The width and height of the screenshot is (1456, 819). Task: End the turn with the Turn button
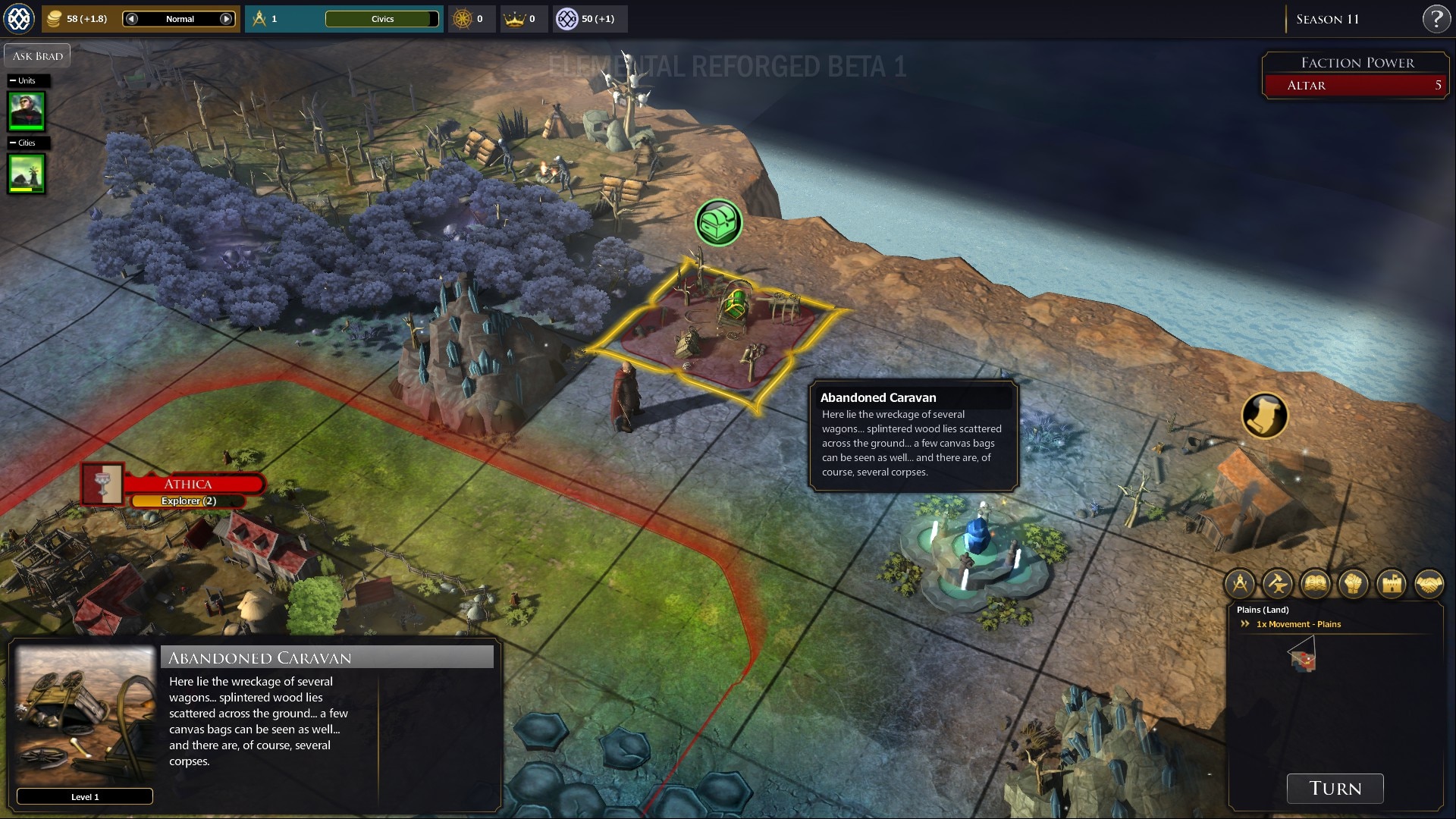(1335, 789)
